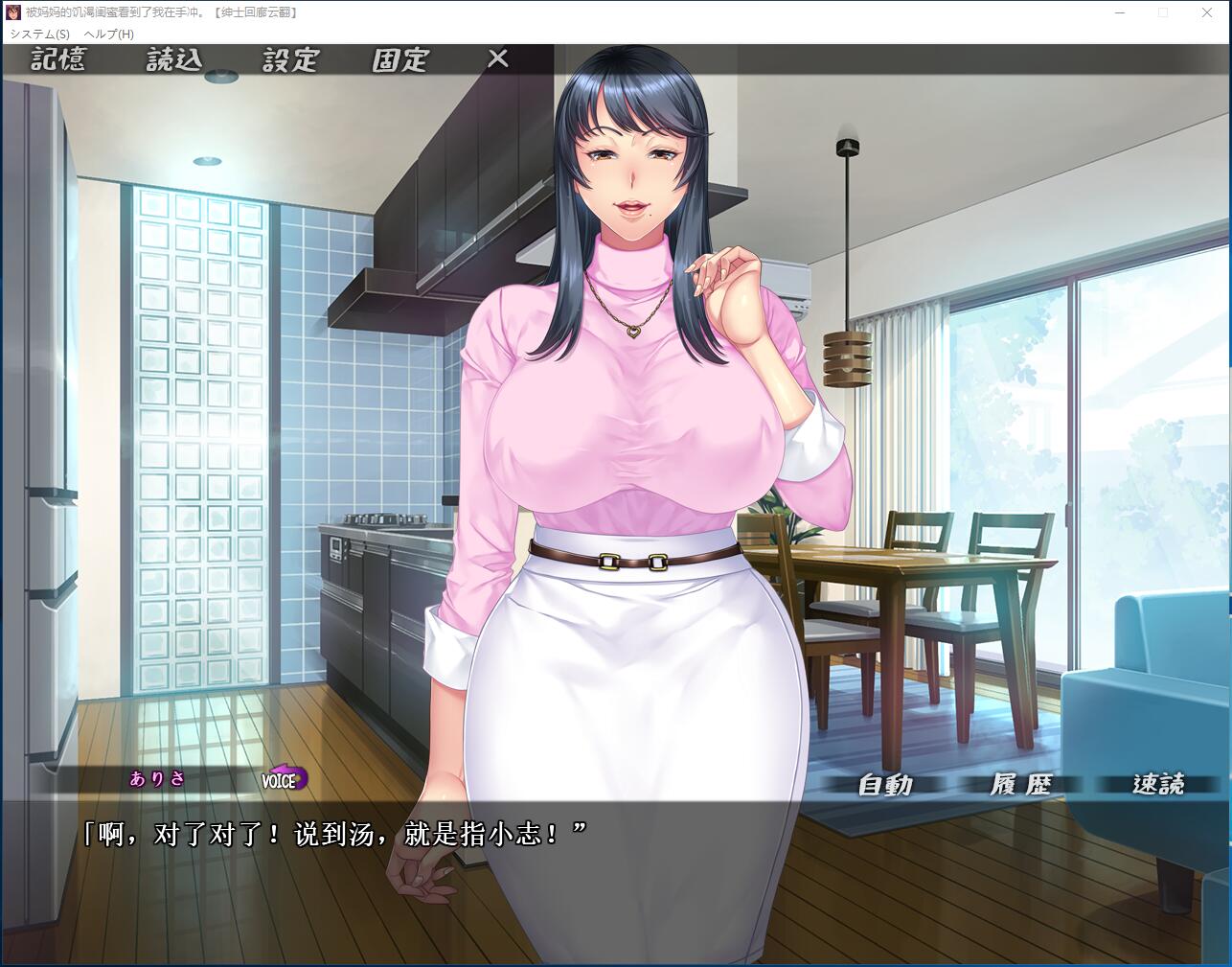
Task: Close the top menu bar with X
Action: click(497, 59)
